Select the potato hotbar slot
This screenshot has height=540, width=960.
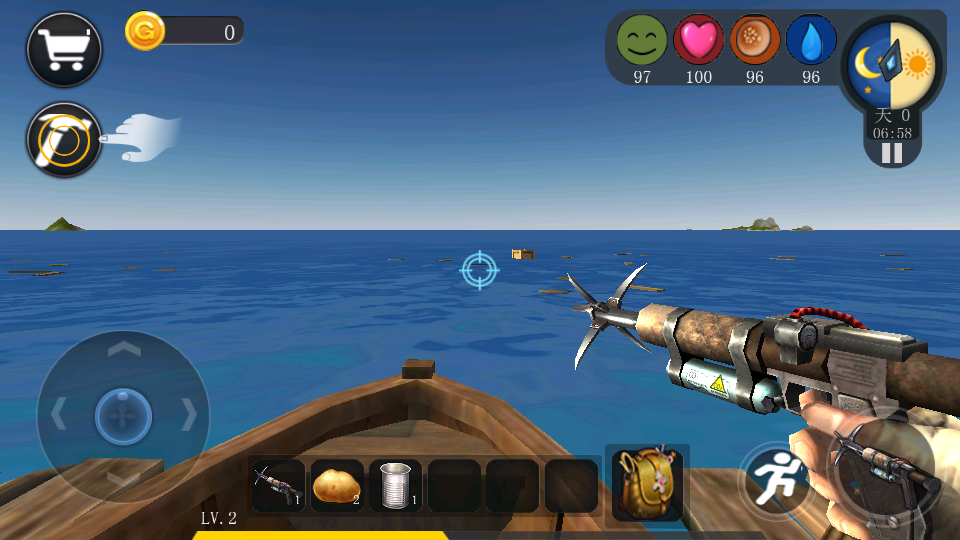(x=337, y=486)
